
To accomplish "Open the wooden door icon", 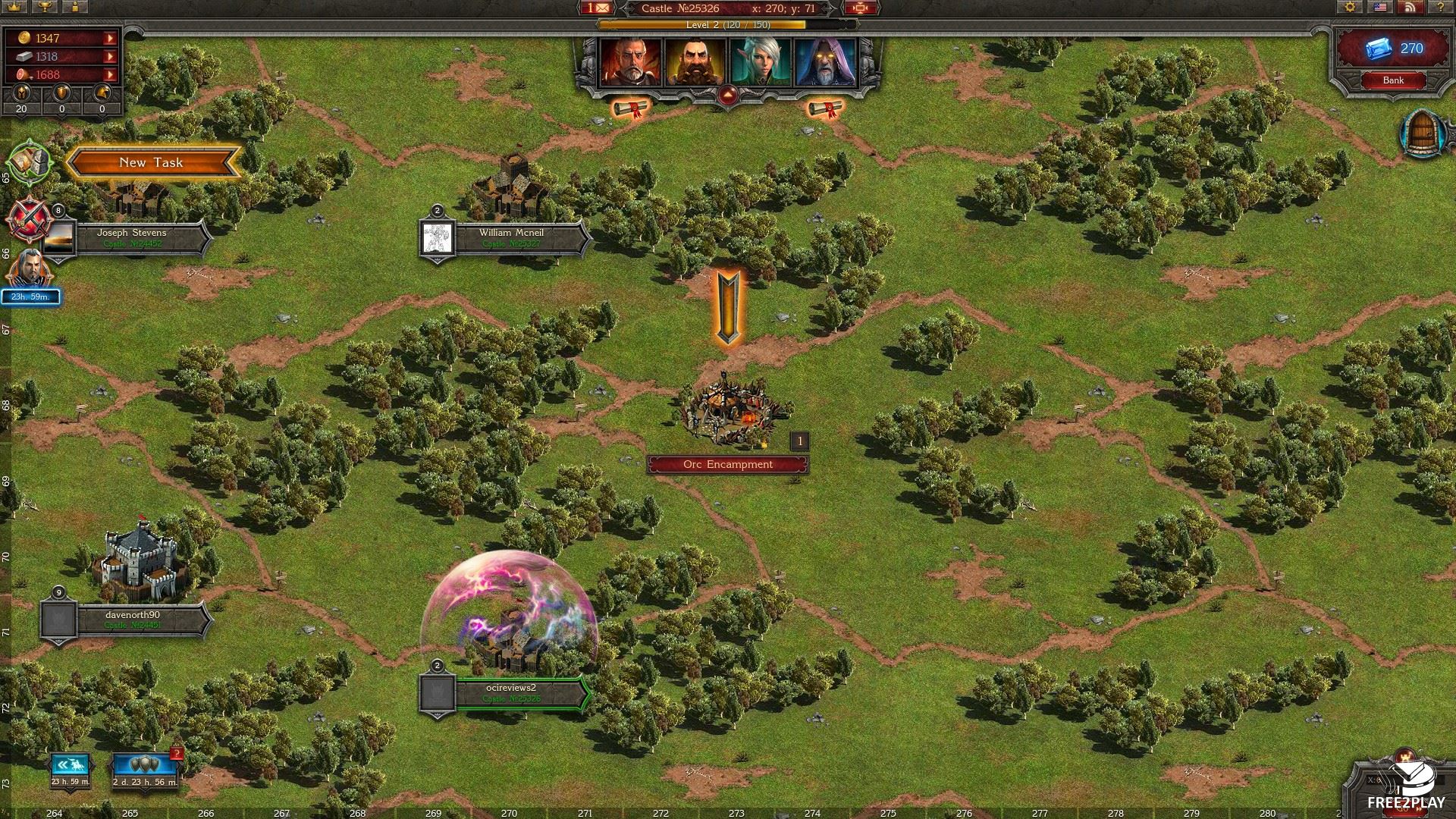I will point(1421,135).
